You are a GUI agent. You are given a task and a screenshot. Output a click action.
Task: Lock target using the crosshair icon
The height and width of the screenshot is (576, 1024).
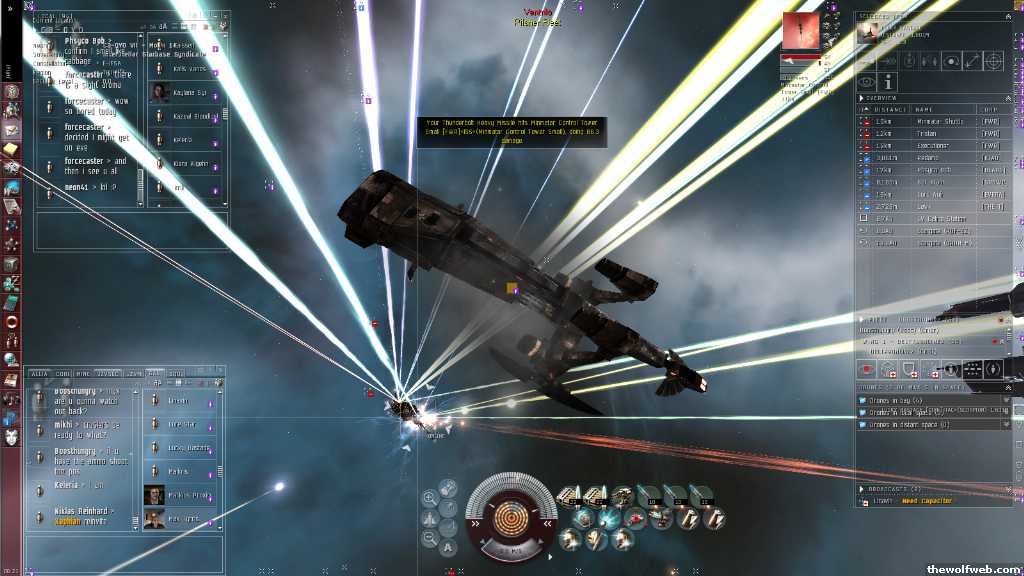click(x=993, y=60)
